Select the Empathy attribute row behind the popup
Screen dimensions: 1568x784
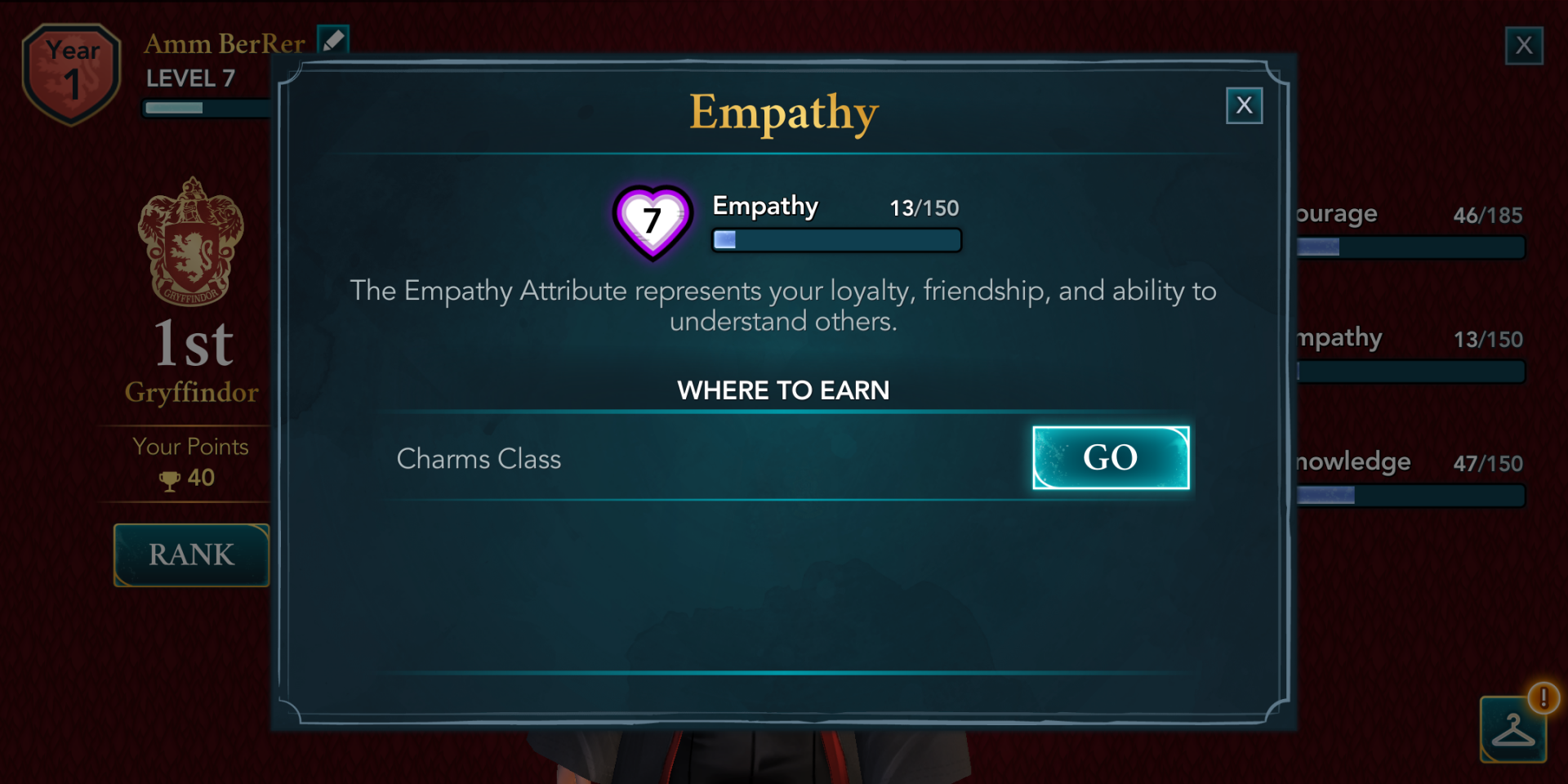click(x=1410, y=355)
